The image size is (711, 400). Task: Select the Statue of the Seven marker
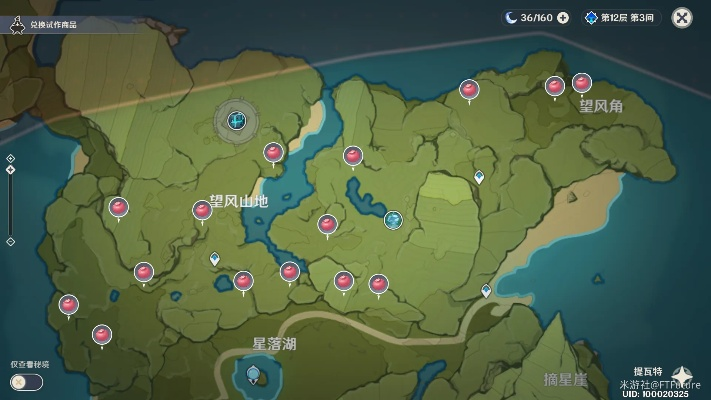[236, 122]
